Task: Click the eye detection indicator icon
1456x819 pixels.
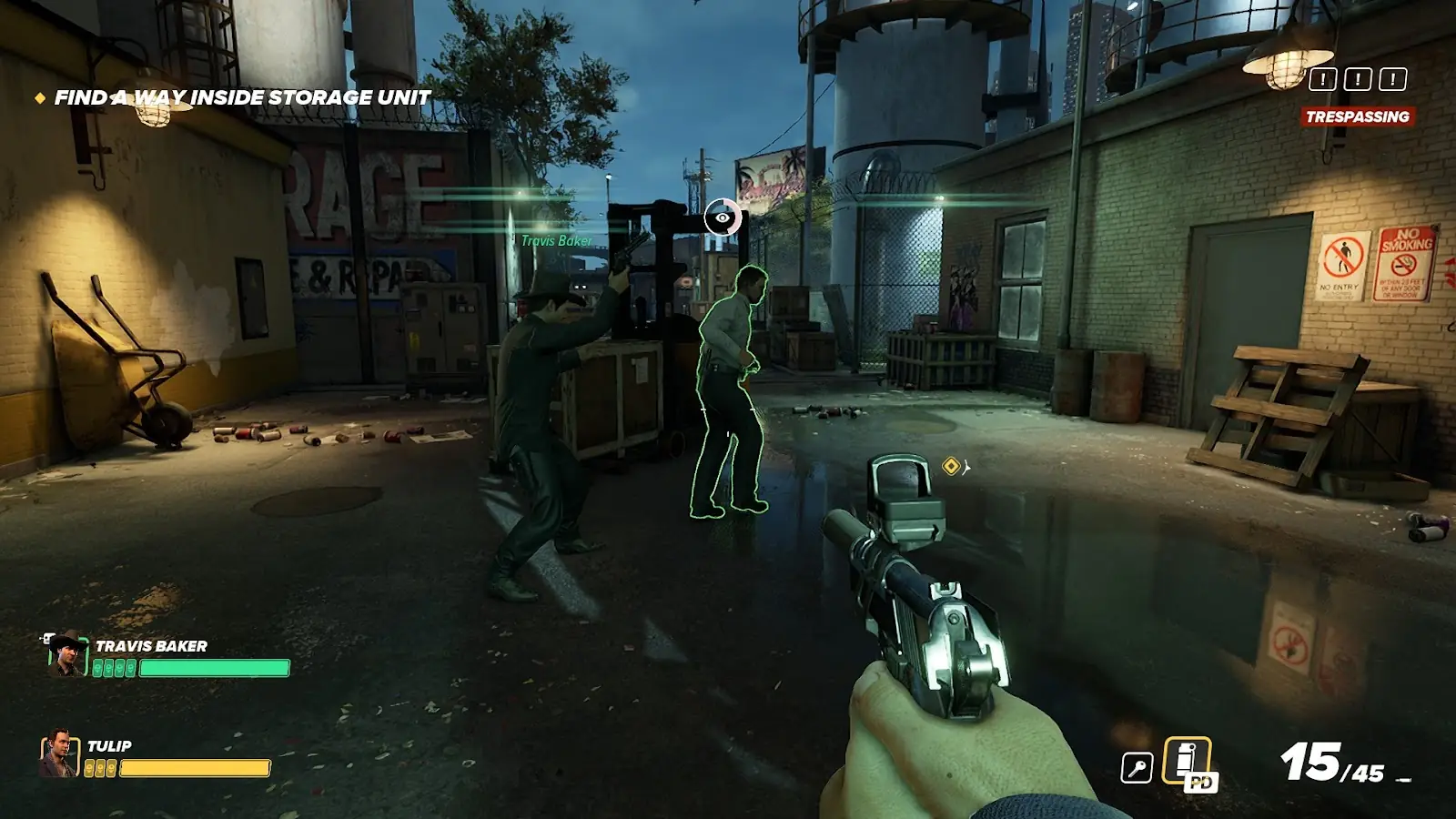Action: click(x=723, y=217)
